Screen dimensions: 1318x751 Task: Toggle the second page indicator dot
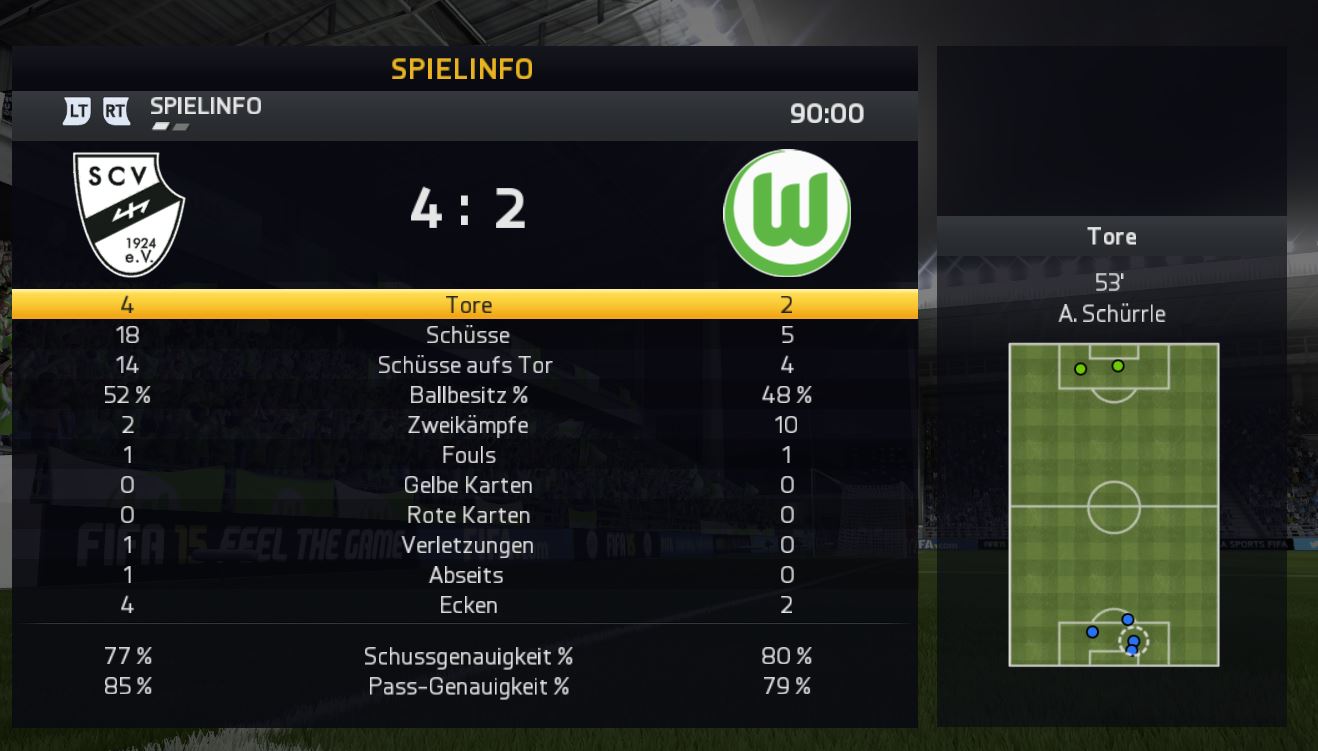[x=181, y=127]
